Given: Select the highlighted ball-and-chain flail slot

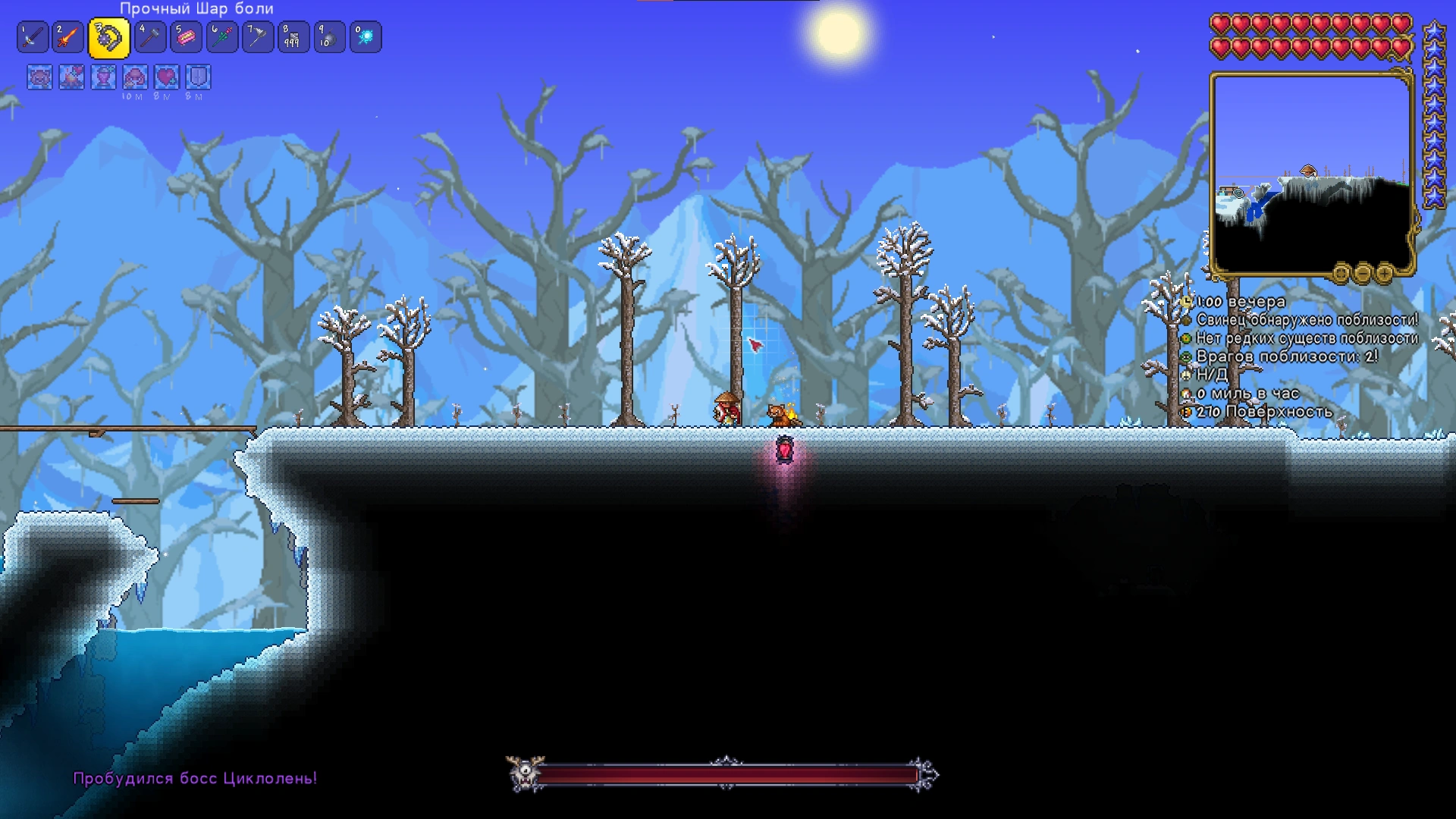Looking at the screenshot, I should pyautogui.click(x=108, y=39).
